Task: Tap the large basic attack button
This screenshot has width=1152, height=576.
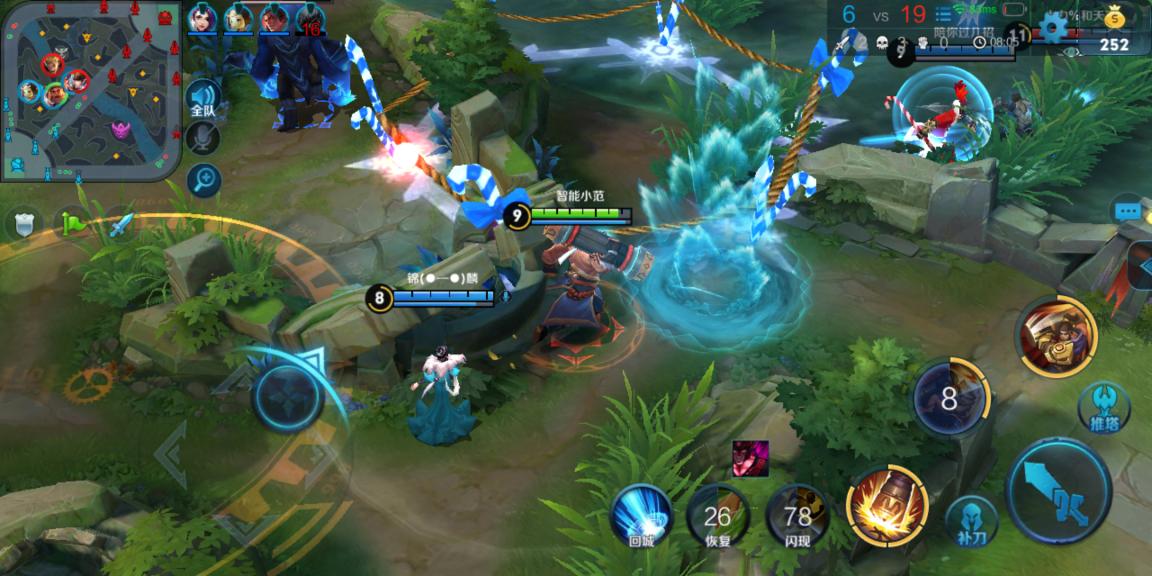Action: pyautogui.click(x=1059, y=492)
